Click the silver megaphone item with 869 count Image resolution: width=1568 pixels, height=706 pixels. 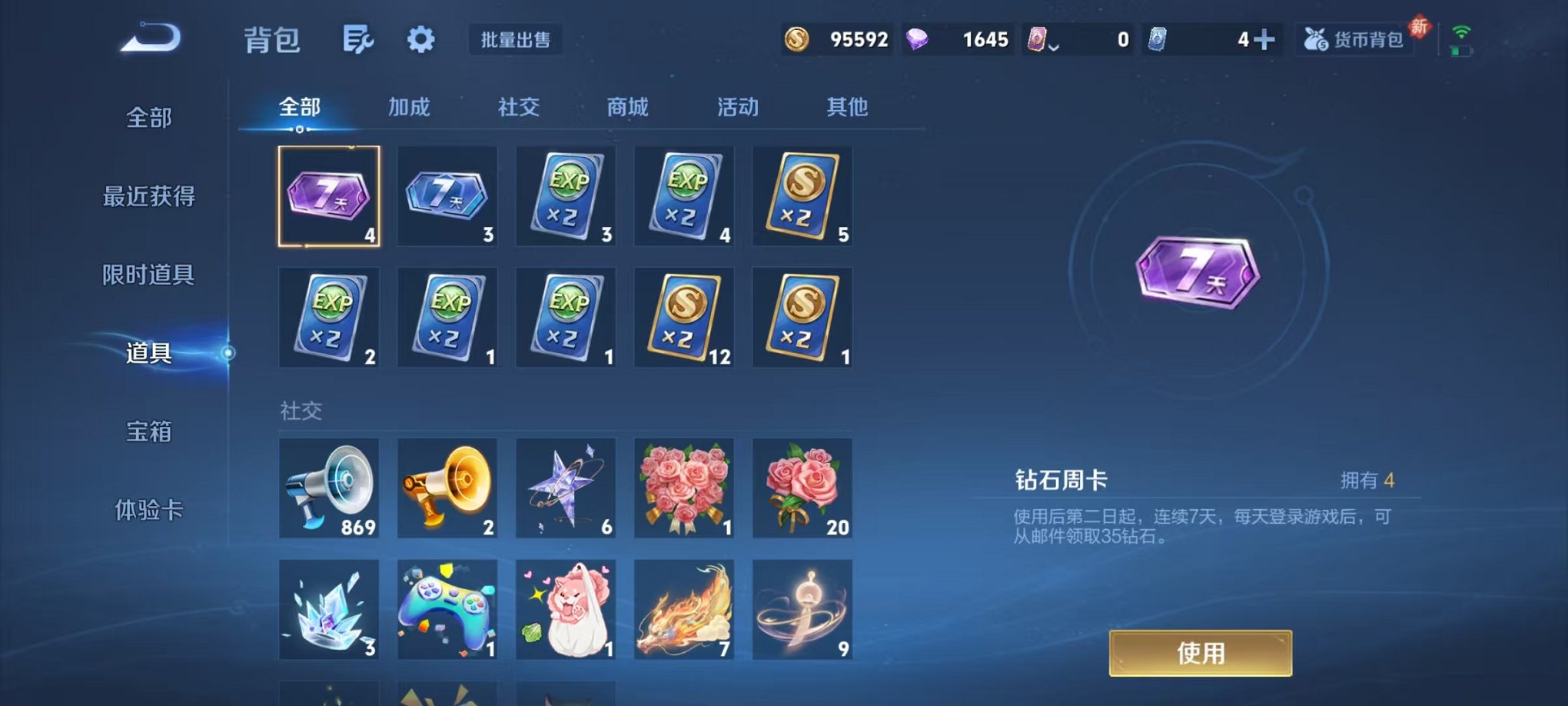[x=329, y=488]
